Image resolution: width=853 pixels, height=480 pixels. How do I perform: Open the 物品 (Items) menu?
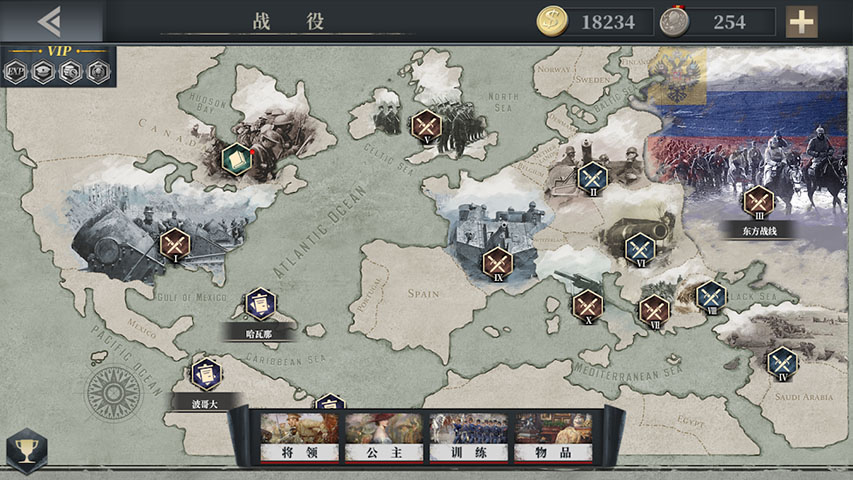coord(553,438)
